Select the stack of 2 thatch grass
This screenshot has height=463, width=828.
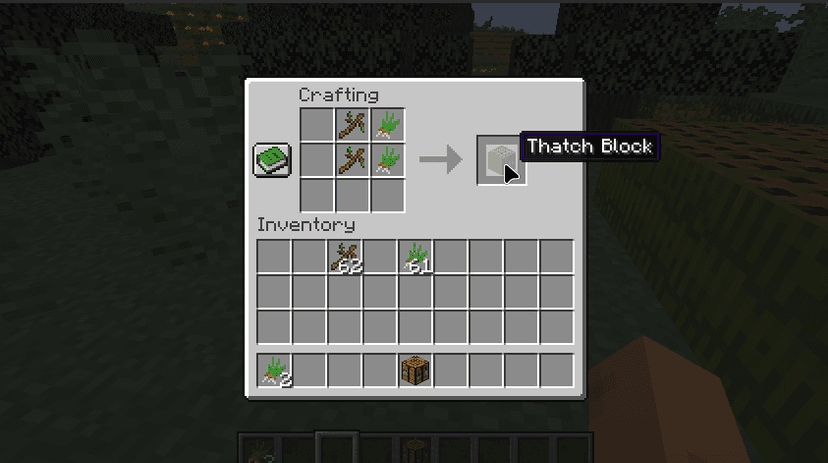click(275, 370)
